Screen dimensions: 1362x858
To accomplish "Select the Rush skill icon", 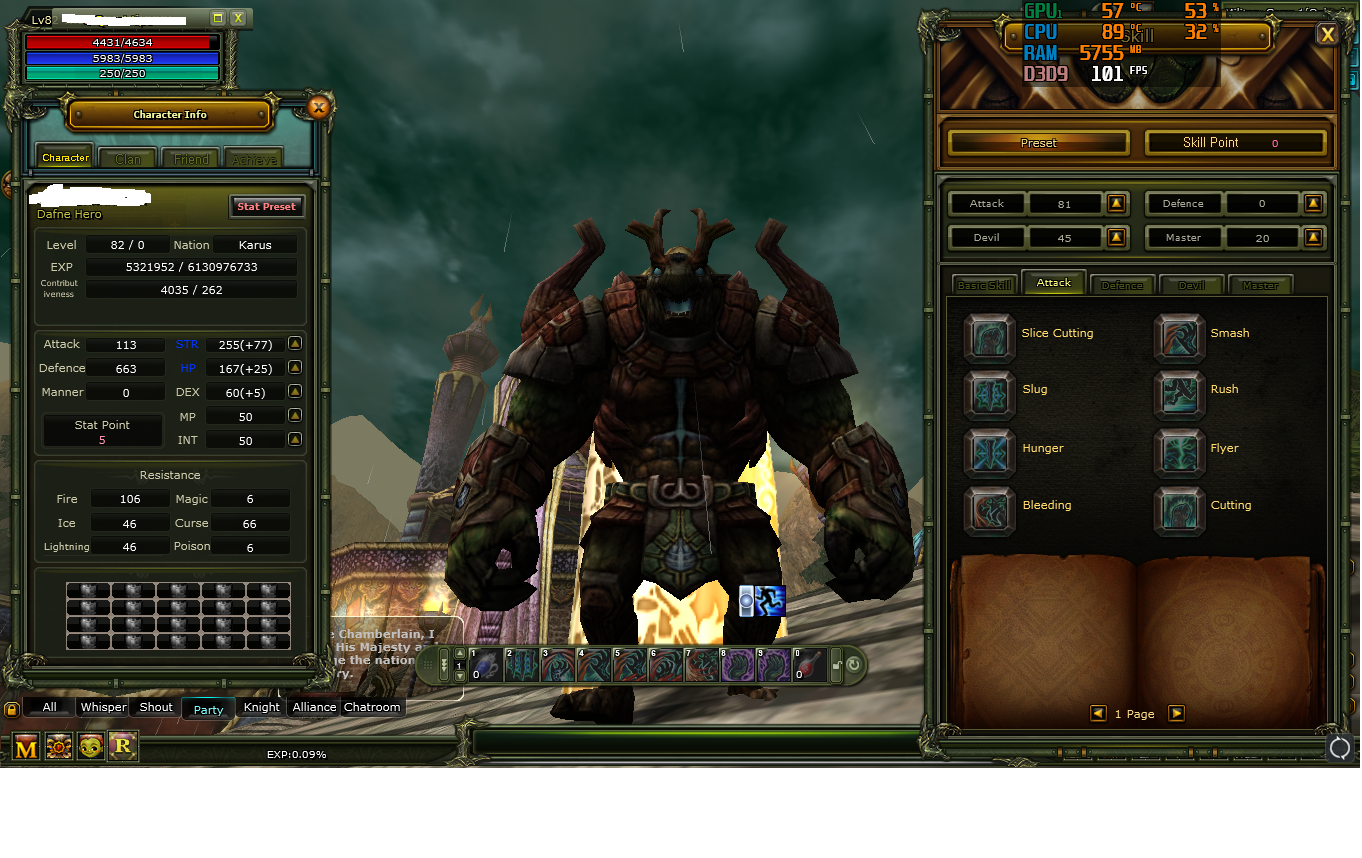I will (x=1180, y=395).
